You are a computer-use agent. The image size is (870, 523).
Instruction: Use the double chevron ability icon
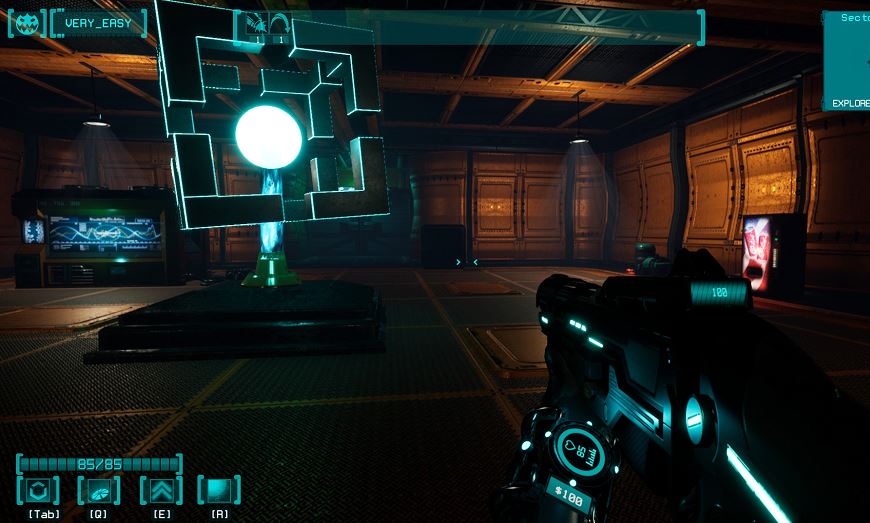160,490
